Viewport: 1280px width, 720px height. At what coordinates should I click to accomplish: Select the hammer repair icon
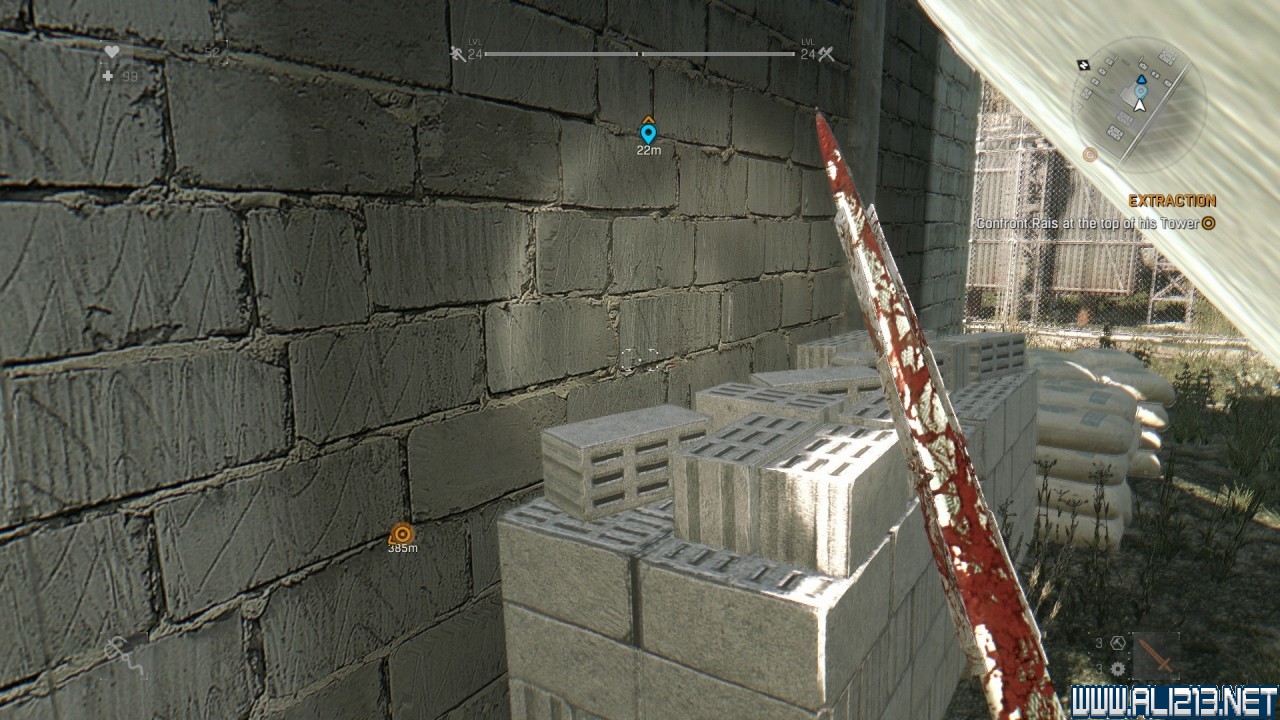1116,643
